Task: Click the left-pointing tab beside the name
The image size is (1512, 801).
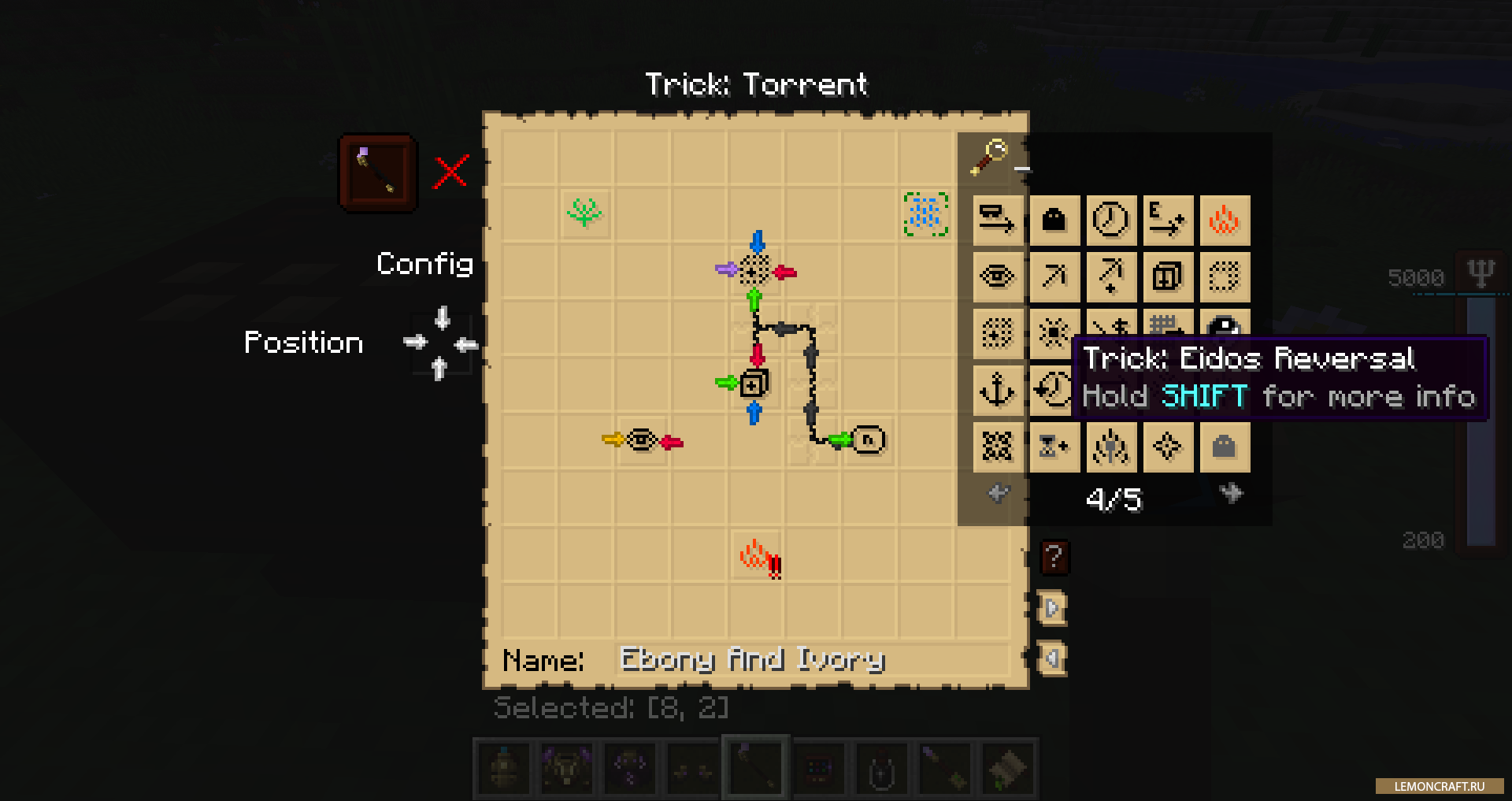Action: pyautogui.click(x=1052, y=658)
